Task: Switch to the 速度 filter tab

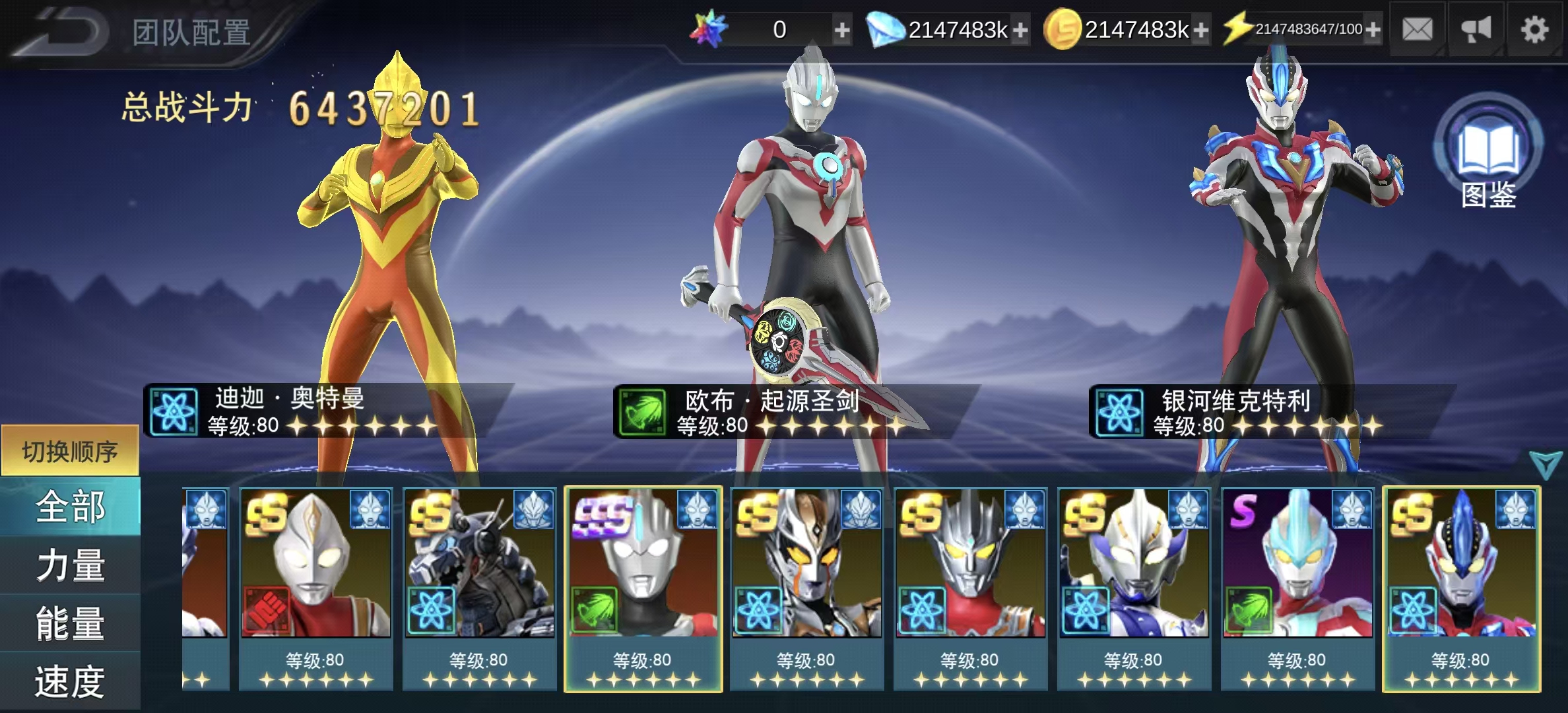Action: 70,681
